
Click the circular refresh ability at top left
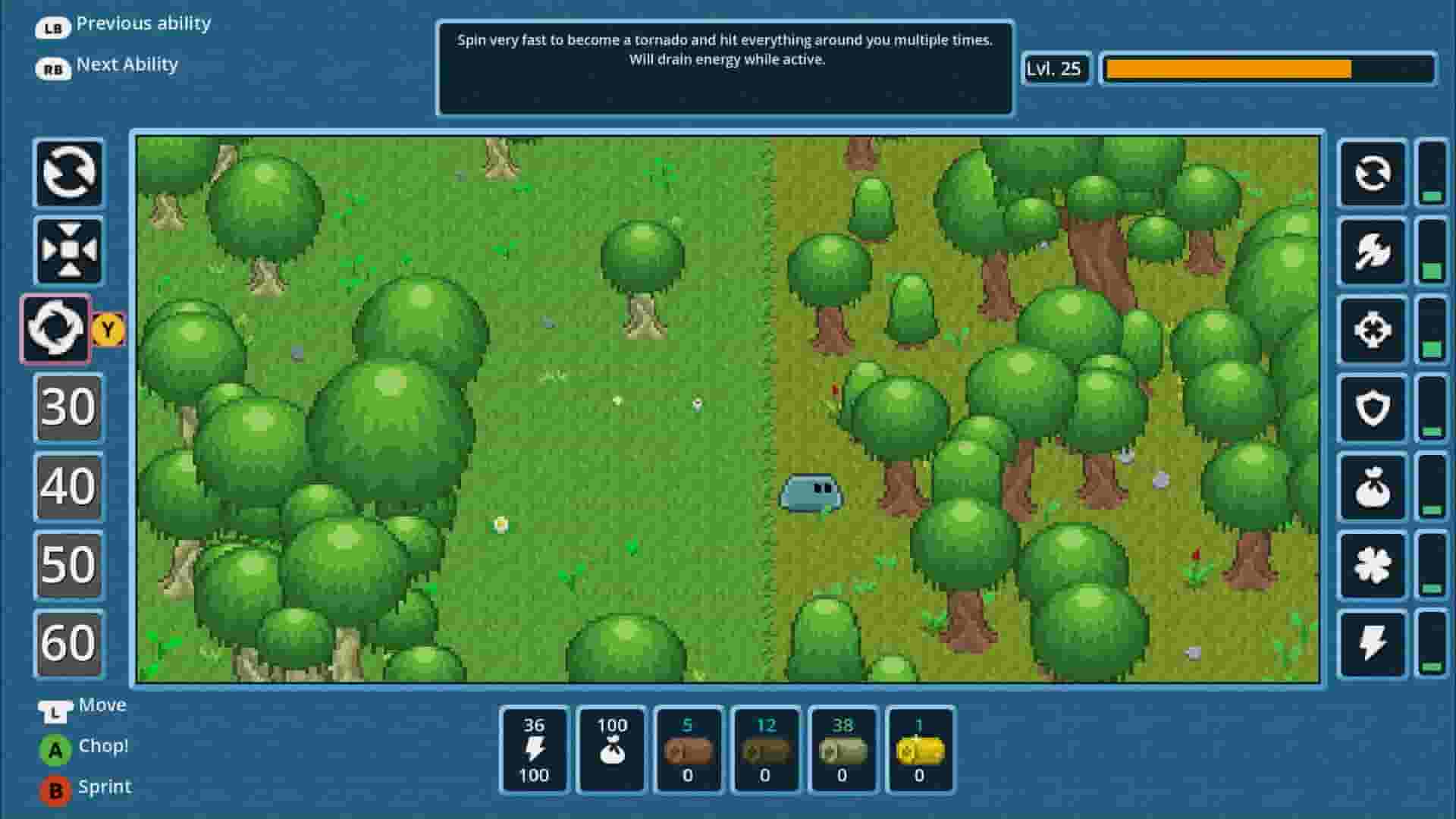point(68,174)
